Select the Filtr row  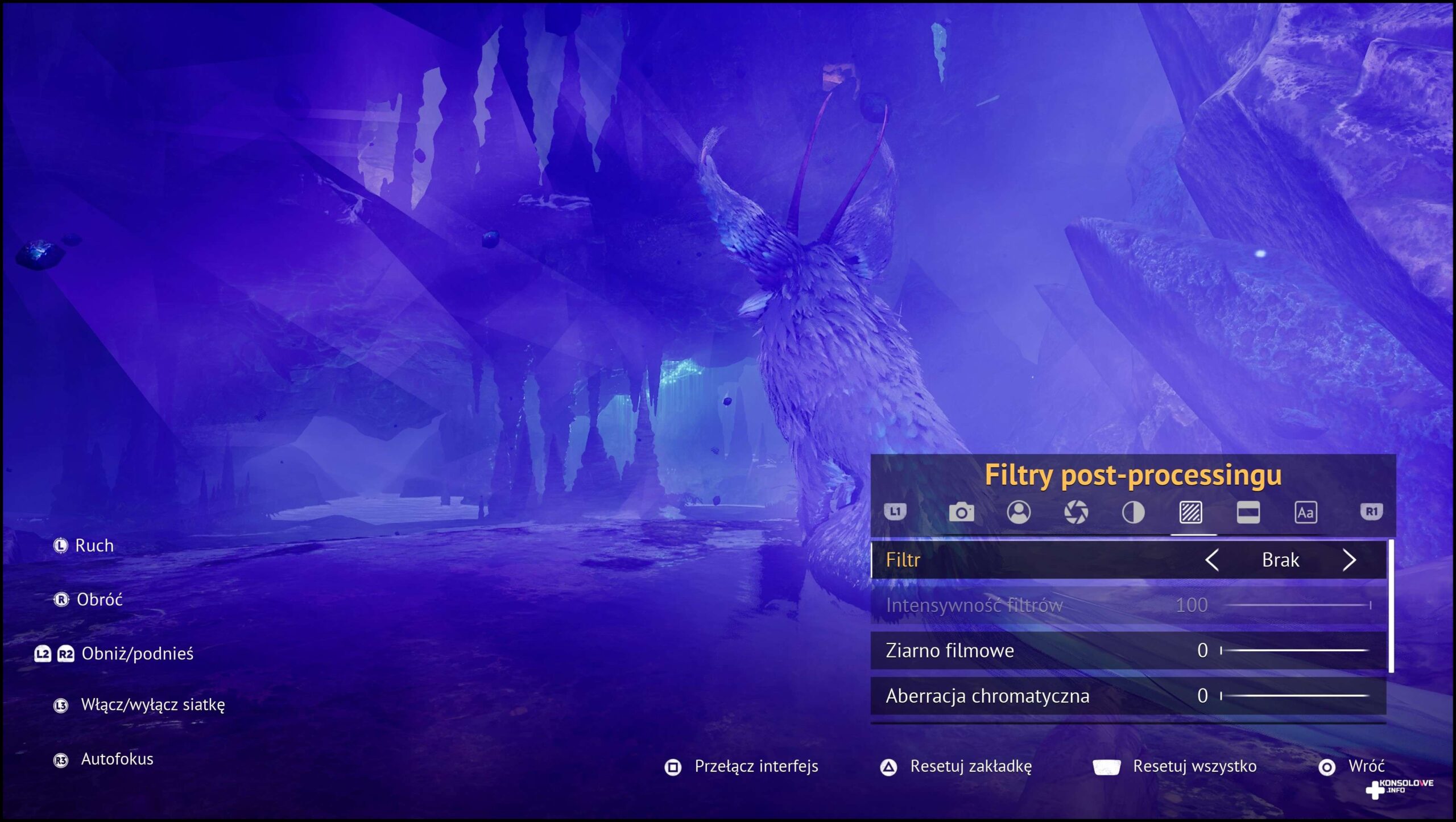1024,560
